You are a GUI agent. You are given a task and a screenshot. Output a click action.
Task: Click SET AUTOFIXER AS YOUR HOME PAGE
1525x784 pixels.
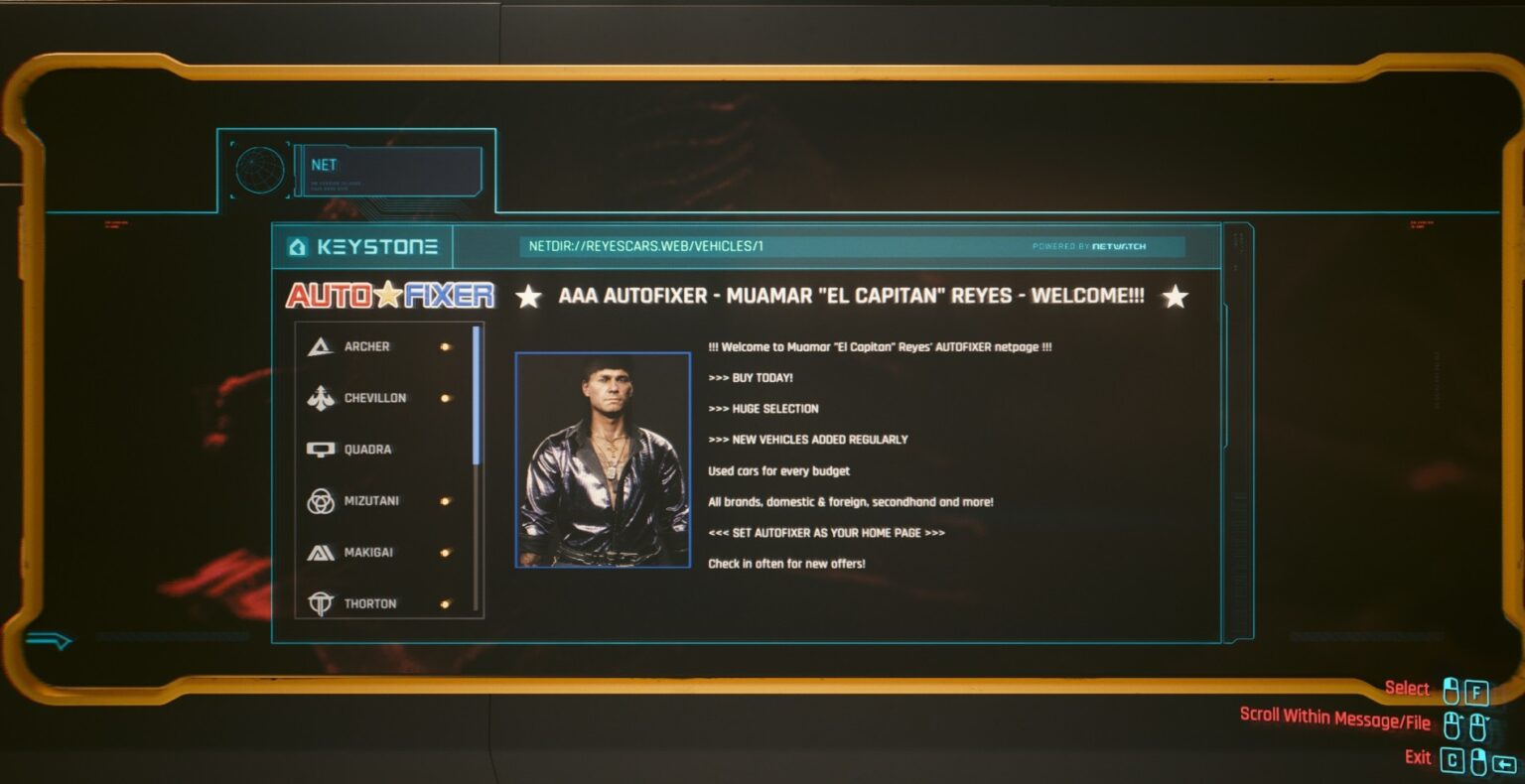click(827, 532)
